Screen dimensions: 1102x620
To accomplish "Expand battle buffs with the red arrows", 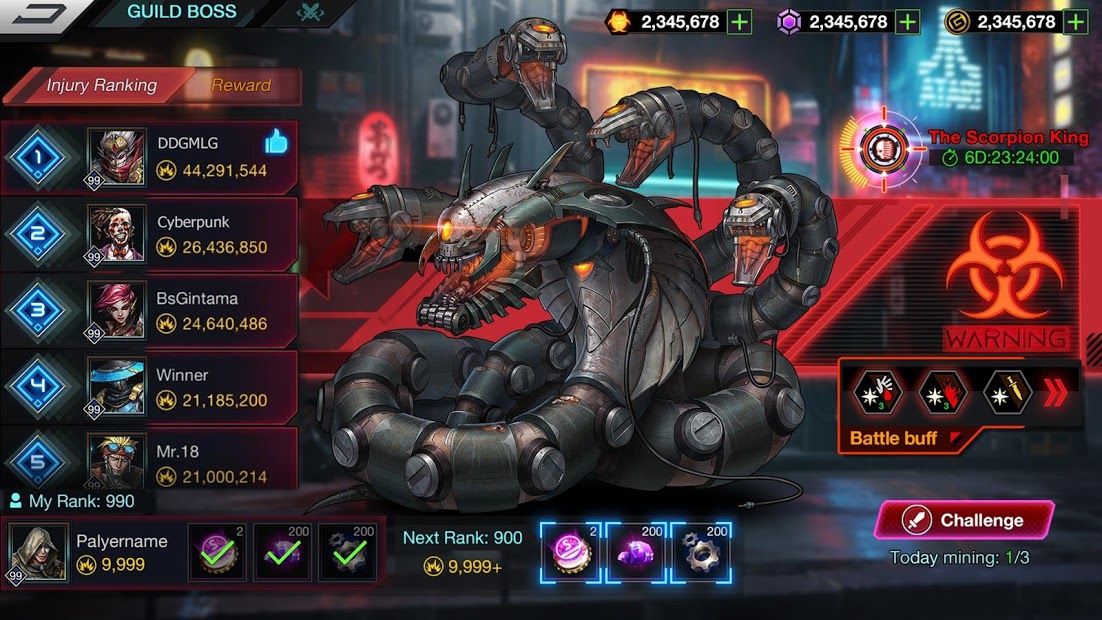I will point(1055,394).
